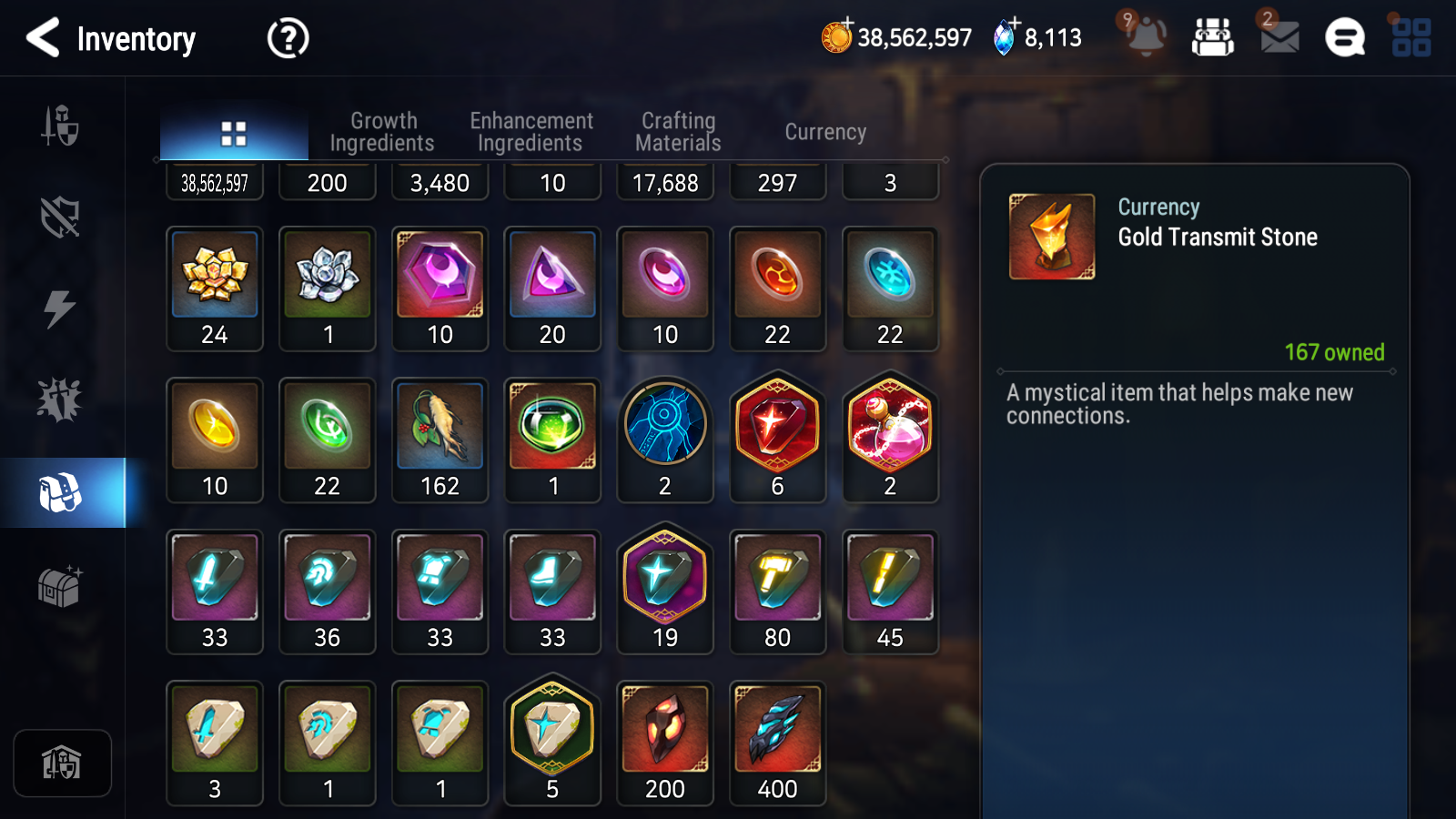
Task: Select the golden flower item with 24
Action: (215, 288)
